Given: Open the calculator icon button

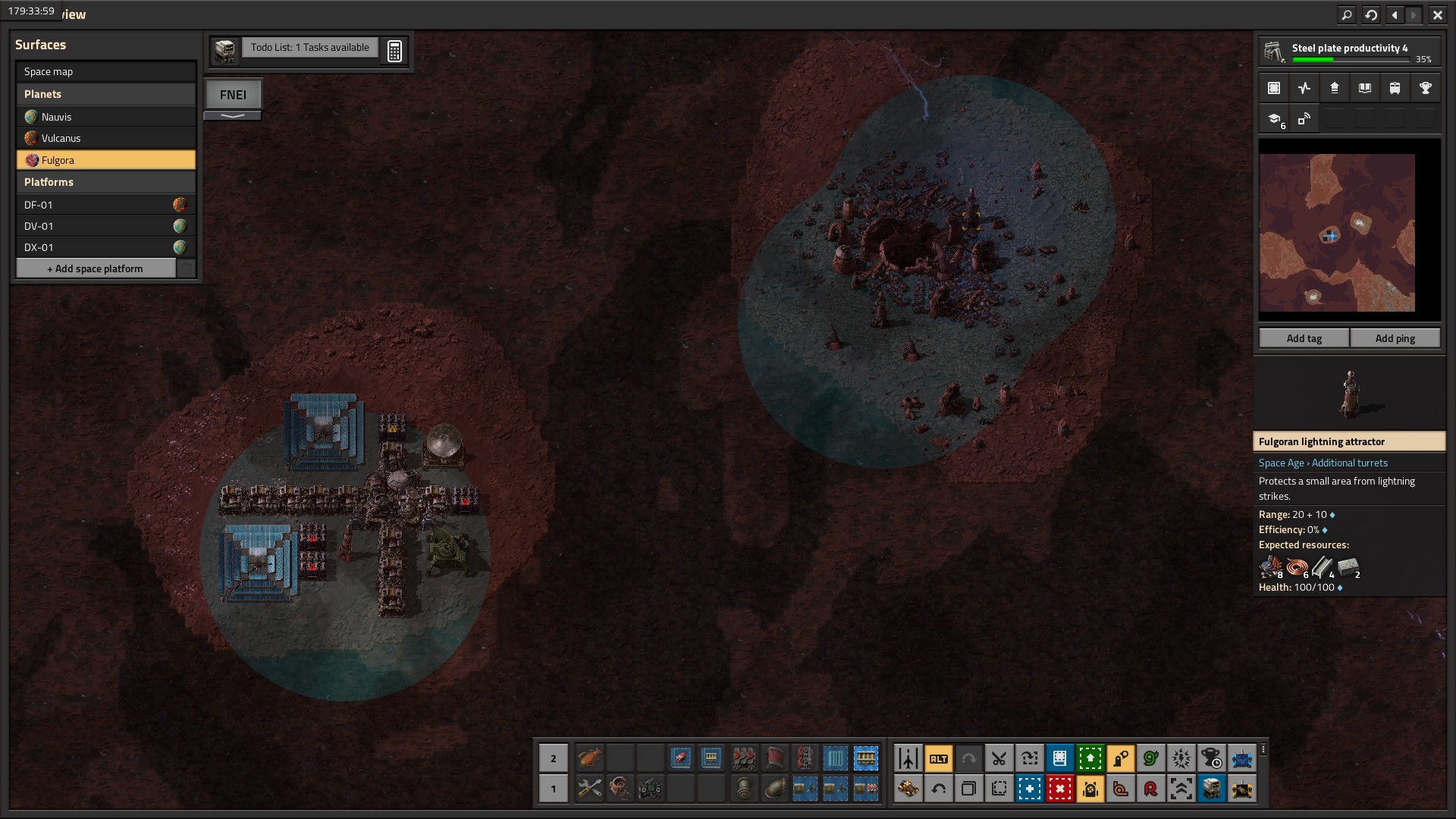Looking at the screenshot, I should pyautogui.click(x=394, y=51).
